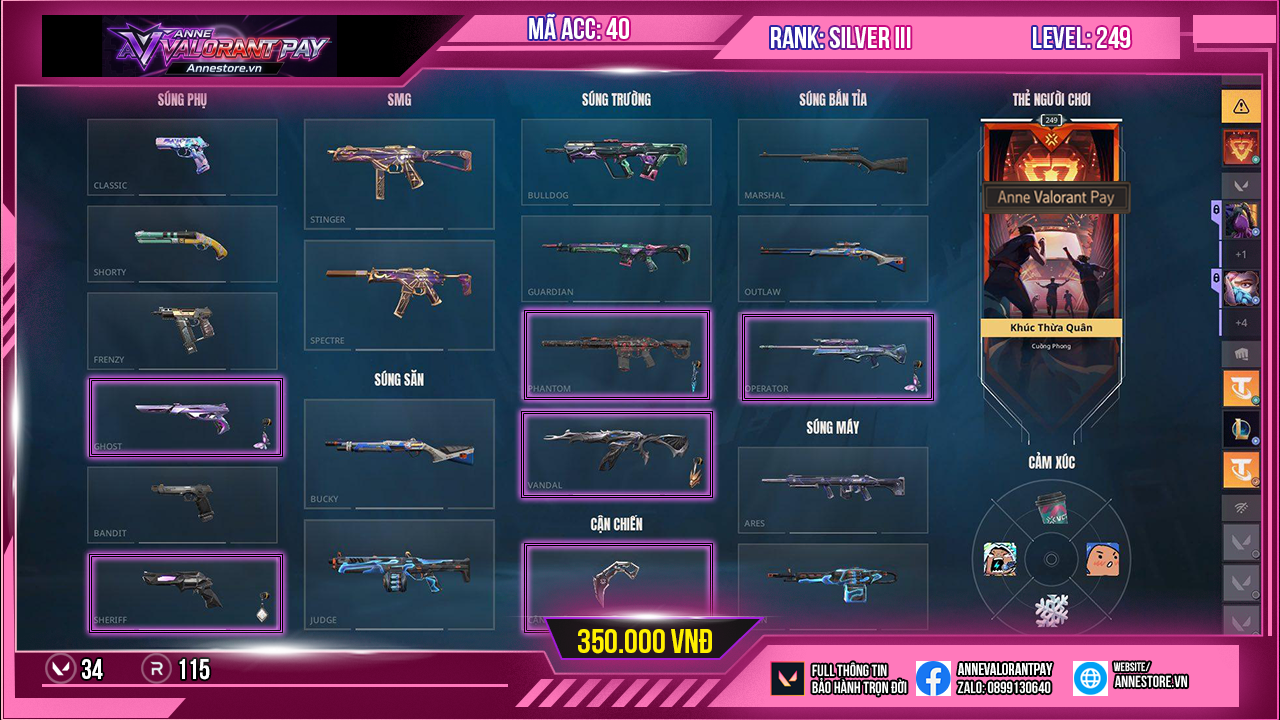Select the Operator sniper slot

tap(837, 357)
